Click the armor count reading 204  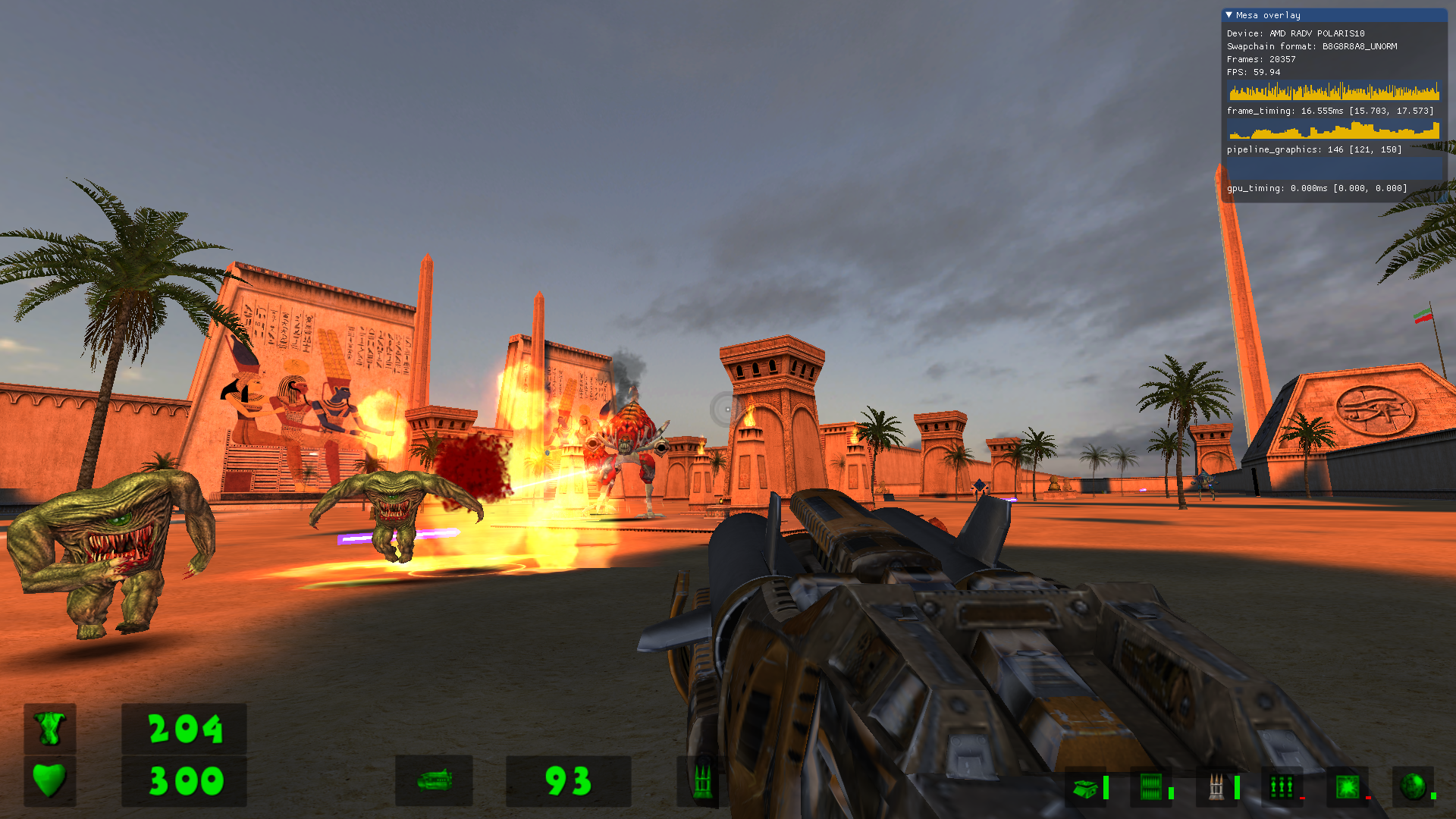pyautogui.click(x=184, y=730)
